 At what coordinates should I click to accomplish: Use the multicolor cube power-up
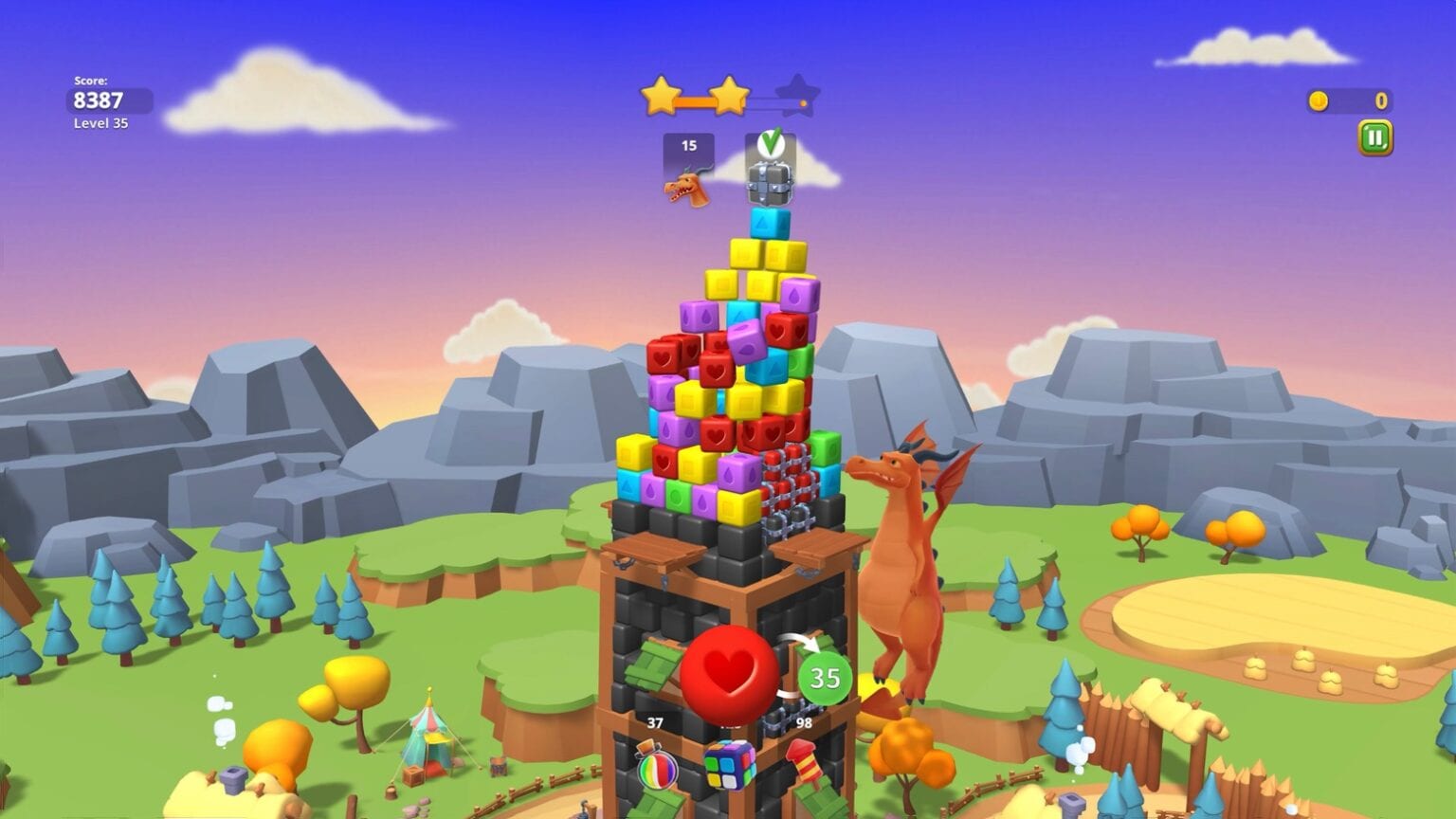click(x=729, y=763)
